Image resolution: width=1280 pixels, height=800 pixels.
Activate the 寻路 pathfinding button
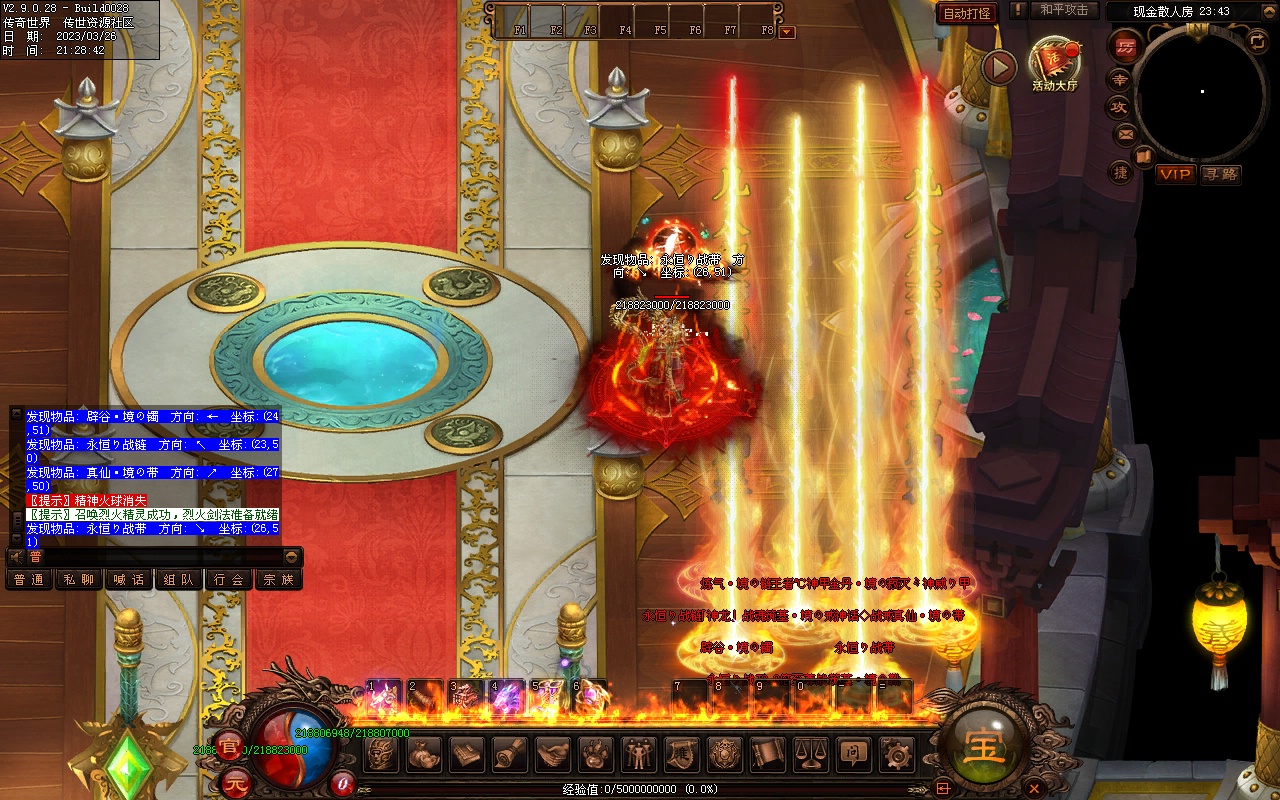point(1220,174)
